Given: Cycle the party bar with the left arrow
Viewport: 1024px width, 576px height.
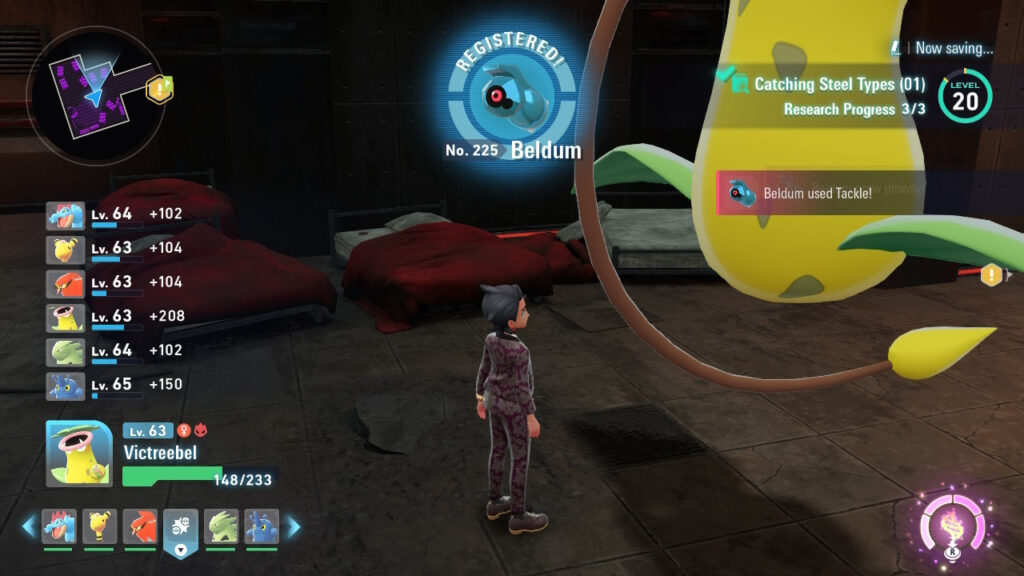Looking at the screenshot, I should tap(29, 526).
